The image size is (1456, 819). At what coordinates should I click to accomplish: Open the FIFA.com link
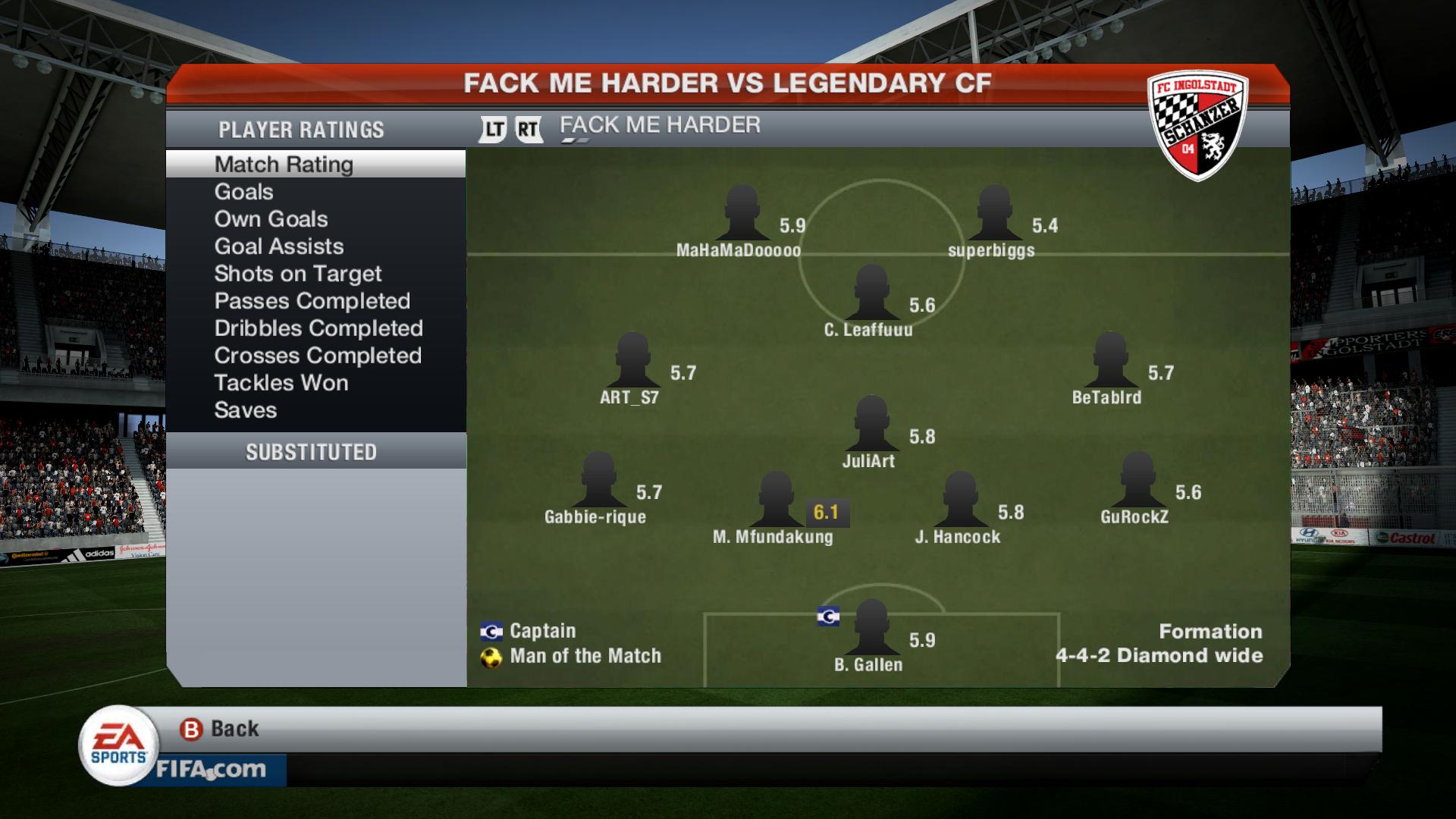pyautogui.click(x=211, y=770)
